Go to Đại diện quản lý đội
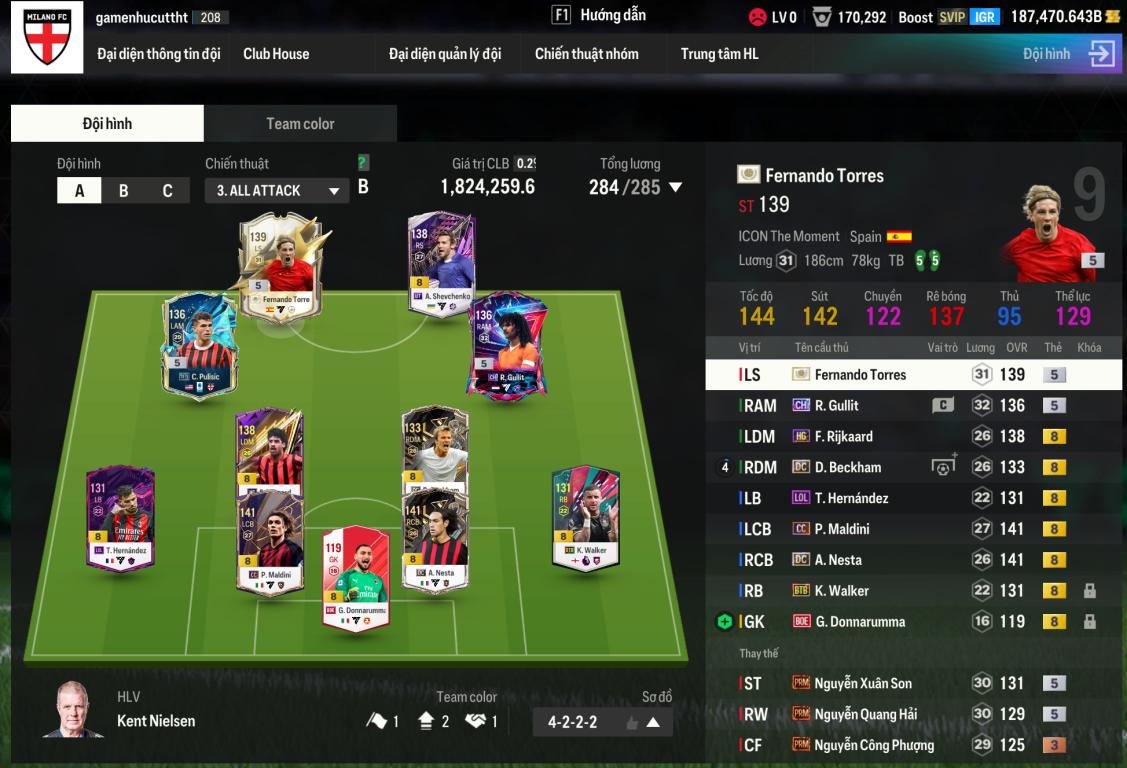This screenshot has width=1127, height=768. pyautogui.click(x=445, y=54)
